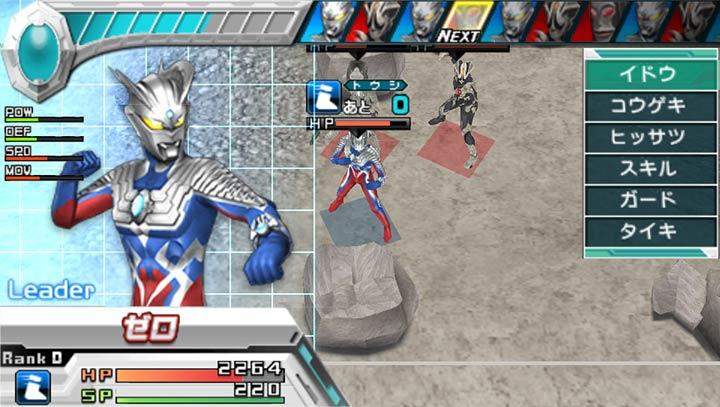Choose タイキ to wait this turn

tap(647, 231)
